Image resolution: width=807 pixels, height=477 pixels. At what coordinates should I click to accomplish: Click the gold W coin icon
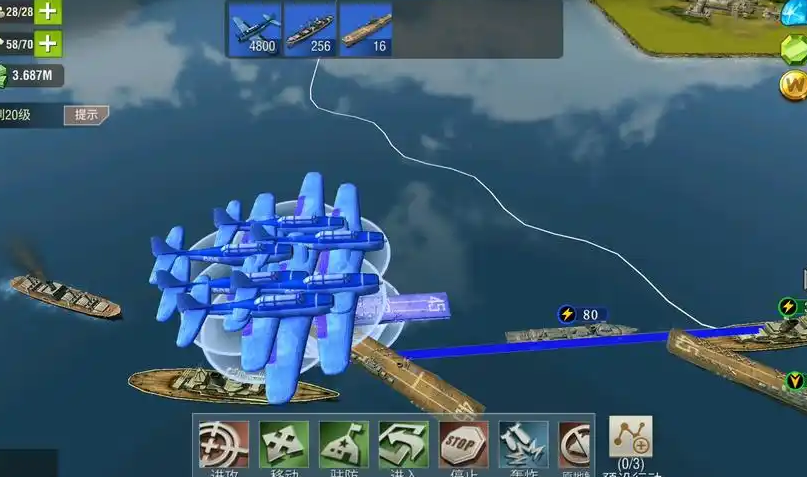point(793,84)
